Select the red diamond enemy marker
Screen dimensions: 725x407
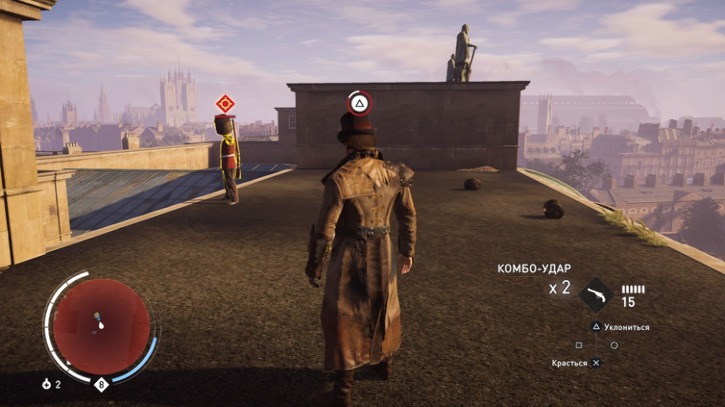pyautogui.click(x=225, y=103)
